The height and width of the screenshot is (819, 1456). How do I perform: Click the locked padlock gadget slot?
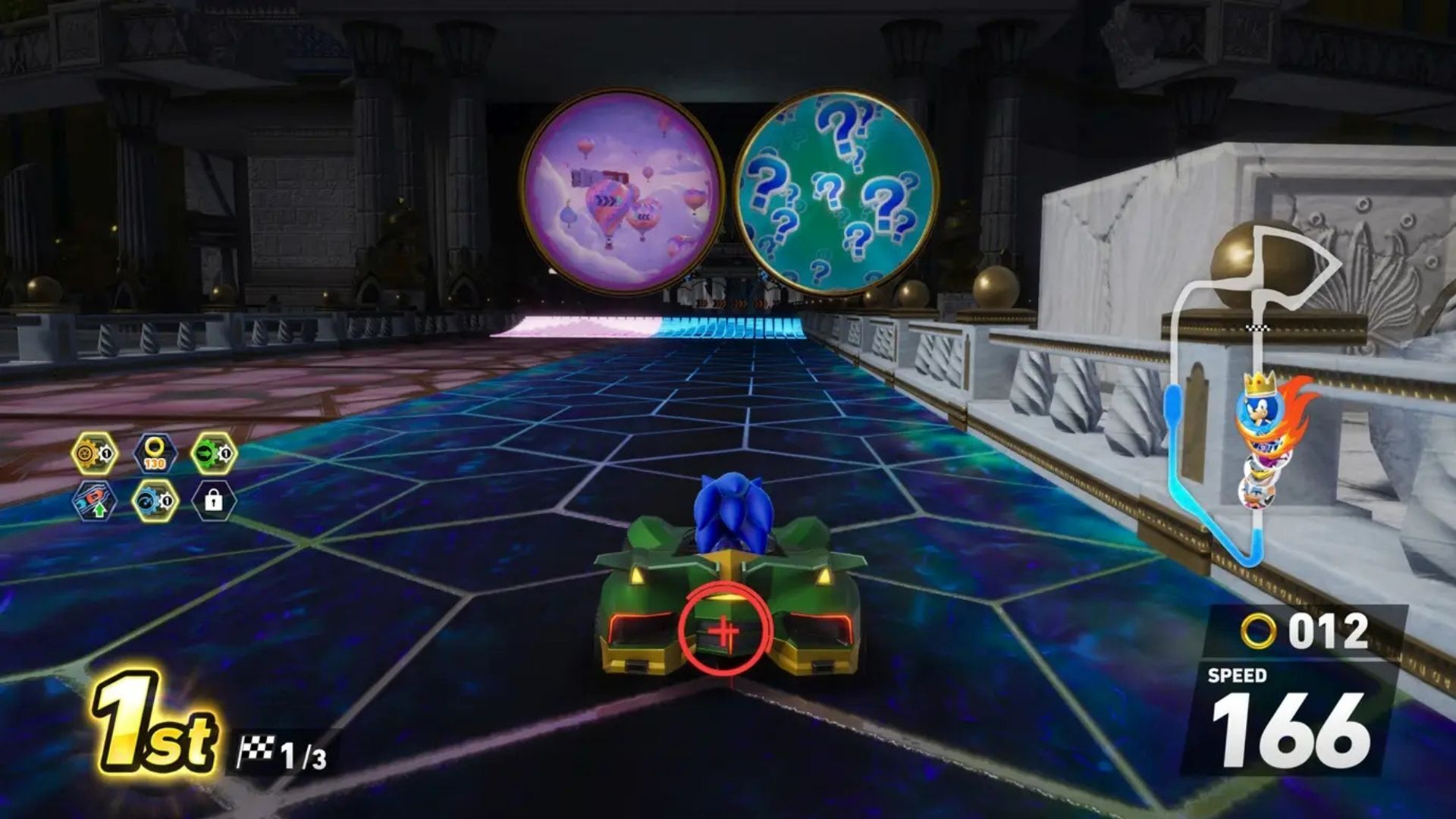214,501
